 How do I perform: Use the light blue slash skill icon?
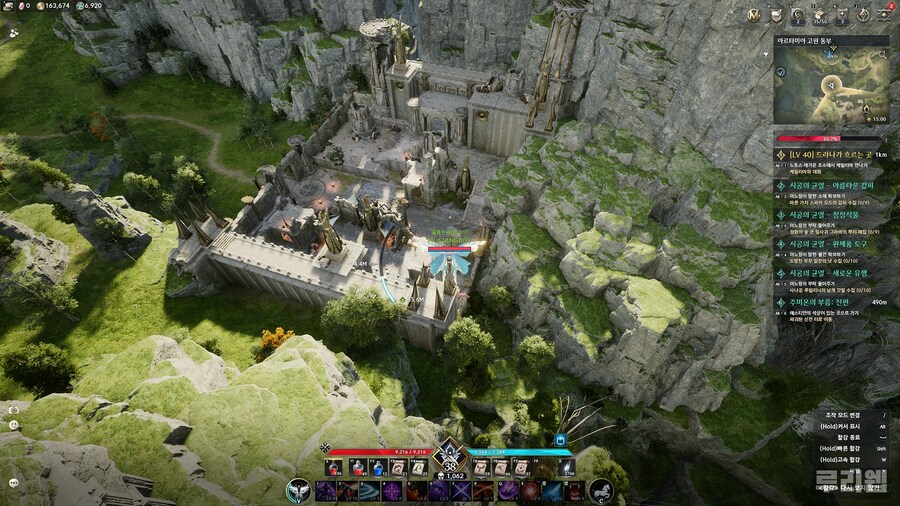pyautogui.click(x=370, y=491)
